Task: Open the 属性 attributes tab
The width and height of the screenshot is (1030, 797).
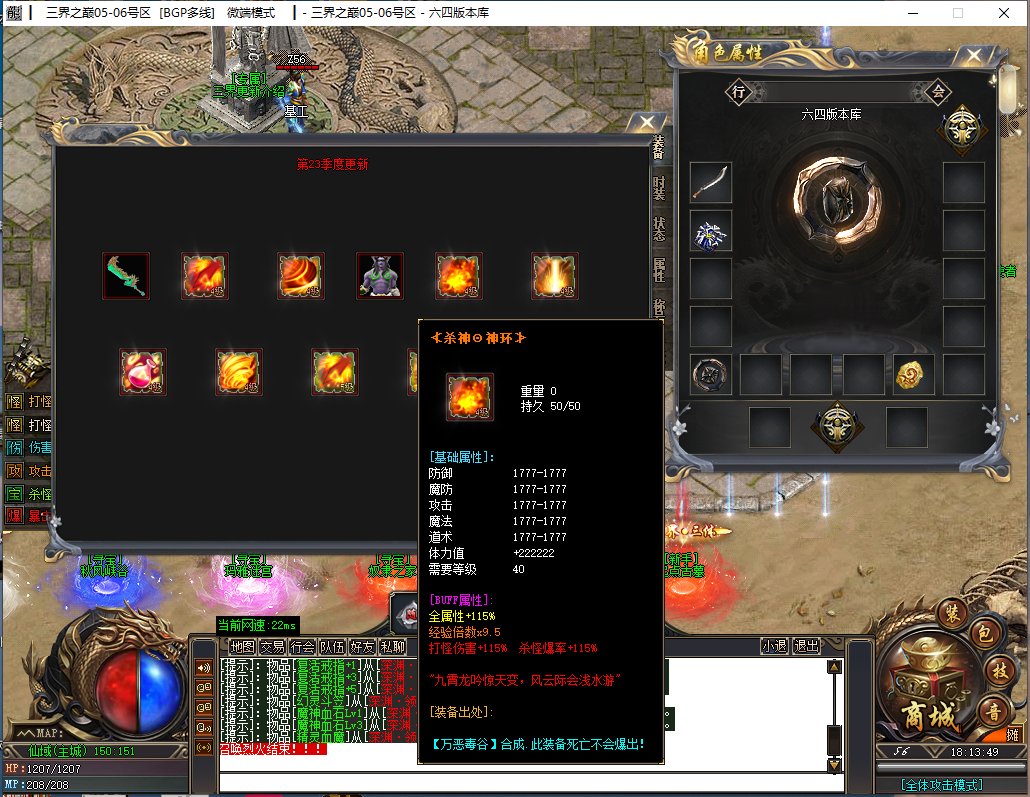Action: [x=659, y=269]
